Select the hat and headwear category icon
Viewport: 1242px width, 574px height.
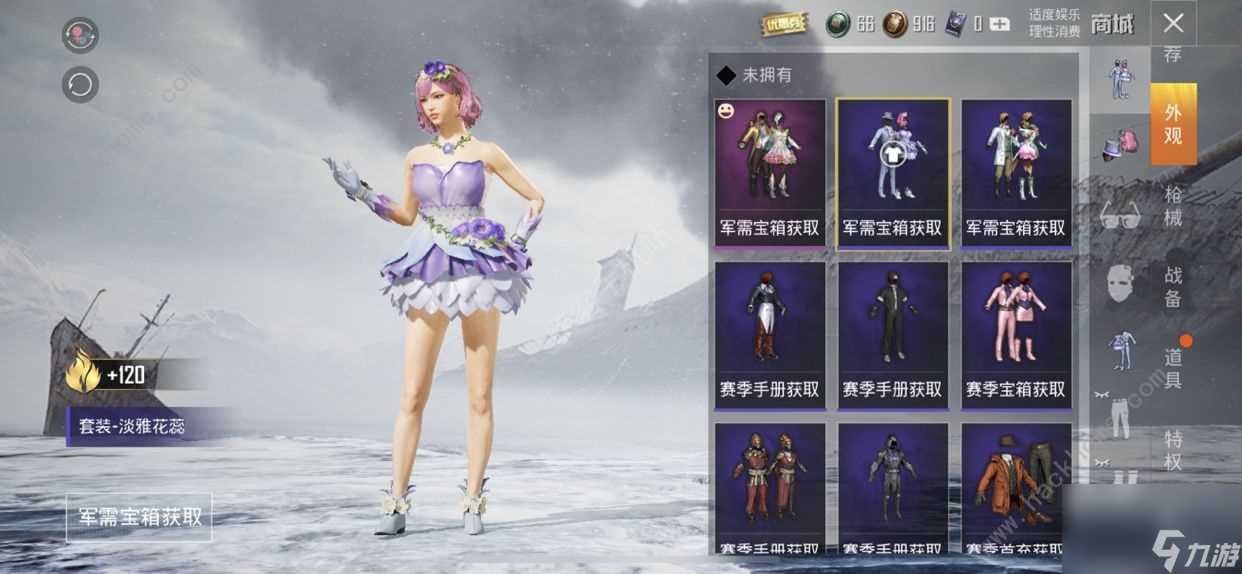pos(1120,145)
